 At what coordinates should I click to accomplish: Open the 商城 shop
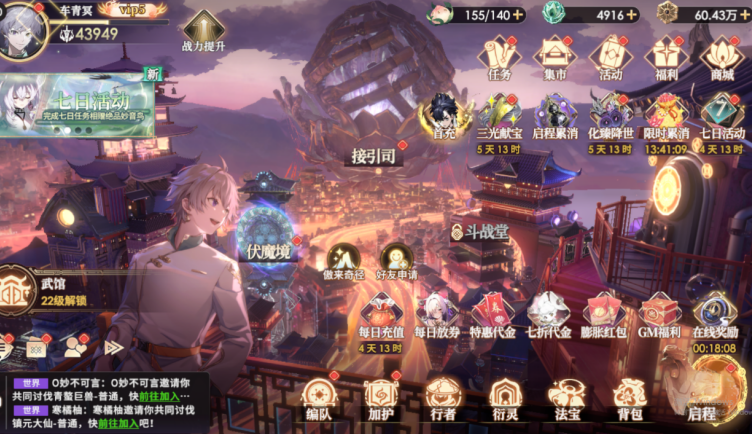[x=721, y=56]
